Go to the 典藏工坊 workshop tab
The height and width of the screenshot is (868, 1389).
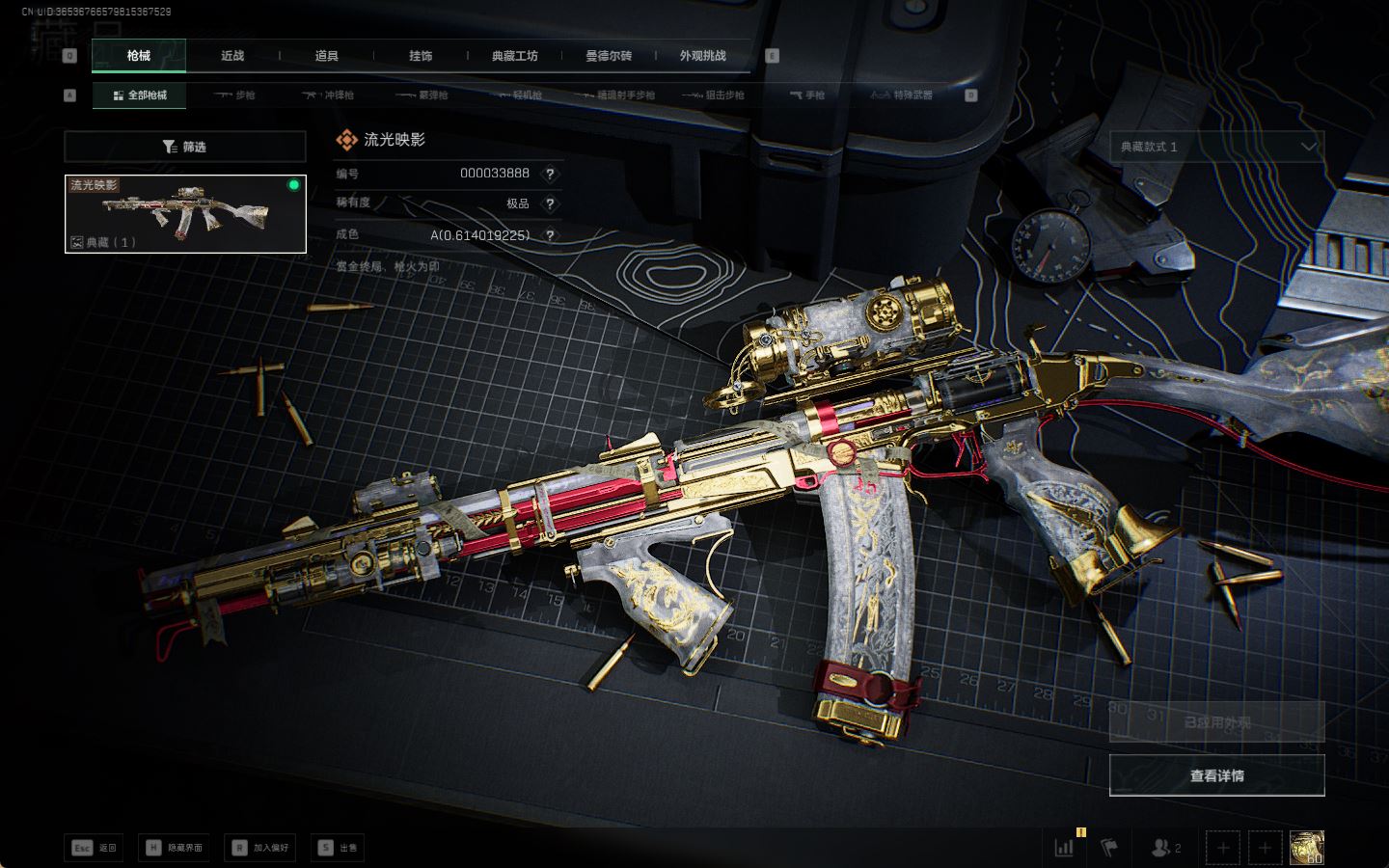pyautogui.click(x=514, y=56)
